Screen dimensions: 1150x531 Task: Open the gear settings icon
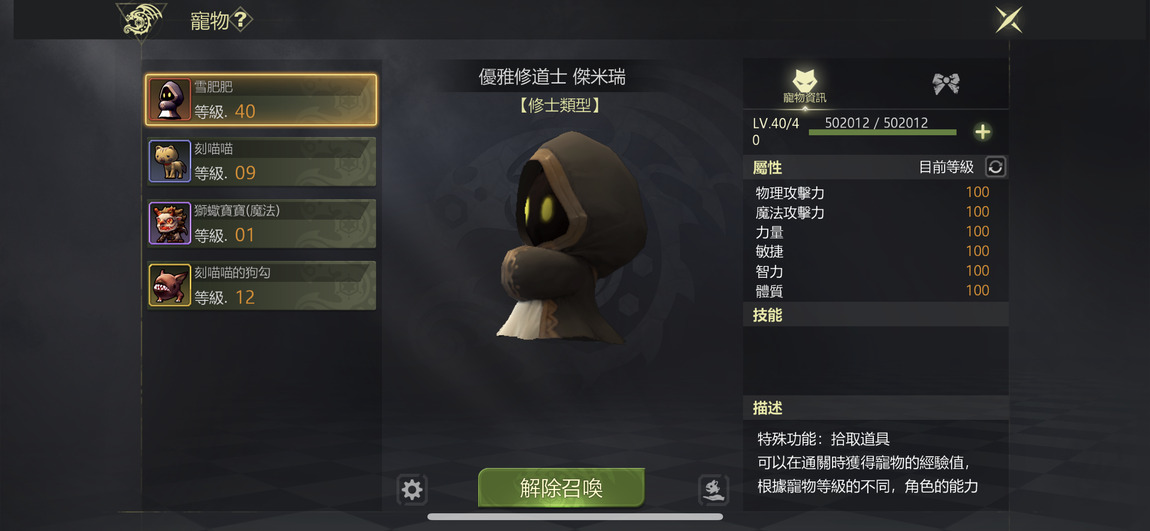tap(412, 489)
